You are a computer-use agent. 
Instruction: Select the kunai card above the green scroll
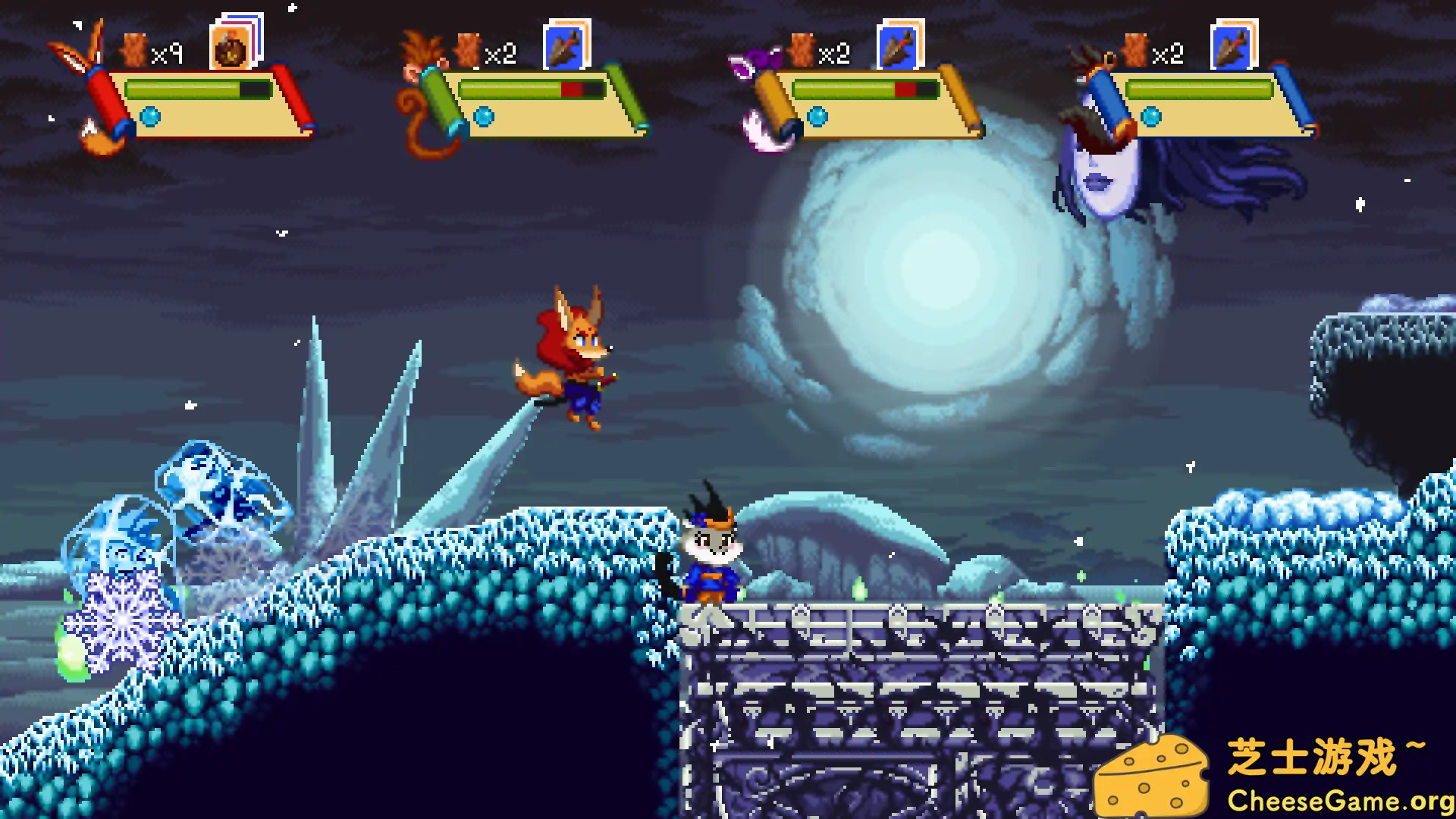click(x=564, y=47)
